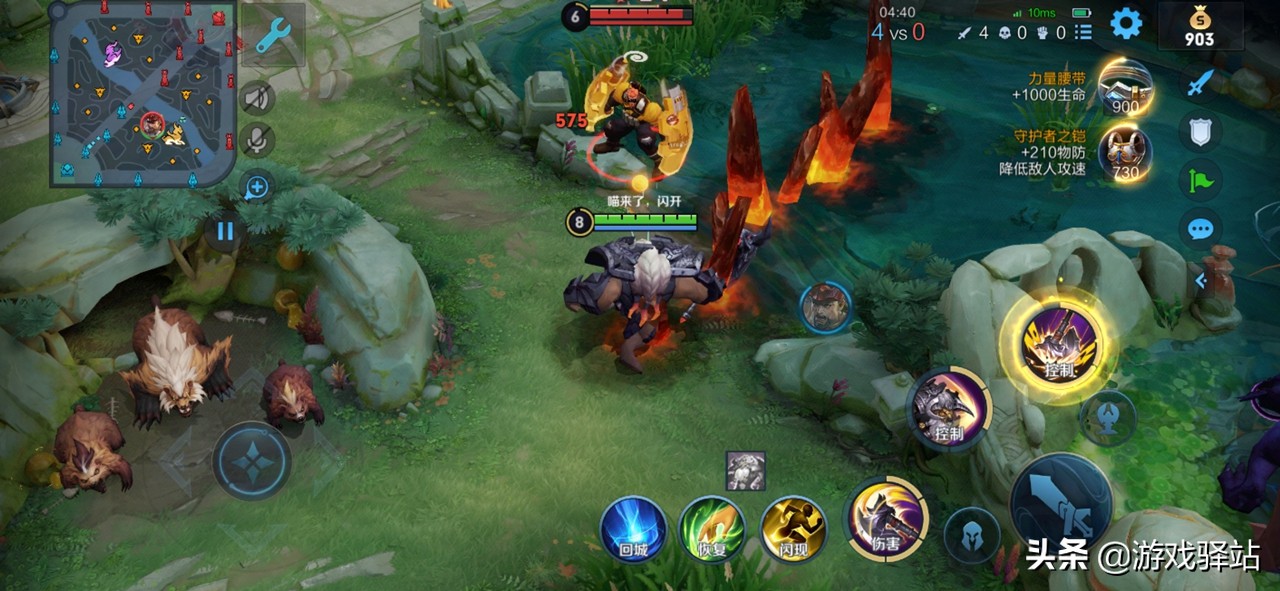Open the scoreboard list icon
This screenshot has height=591, width=1280.
pyautogui.click(x=1083, y=33)
